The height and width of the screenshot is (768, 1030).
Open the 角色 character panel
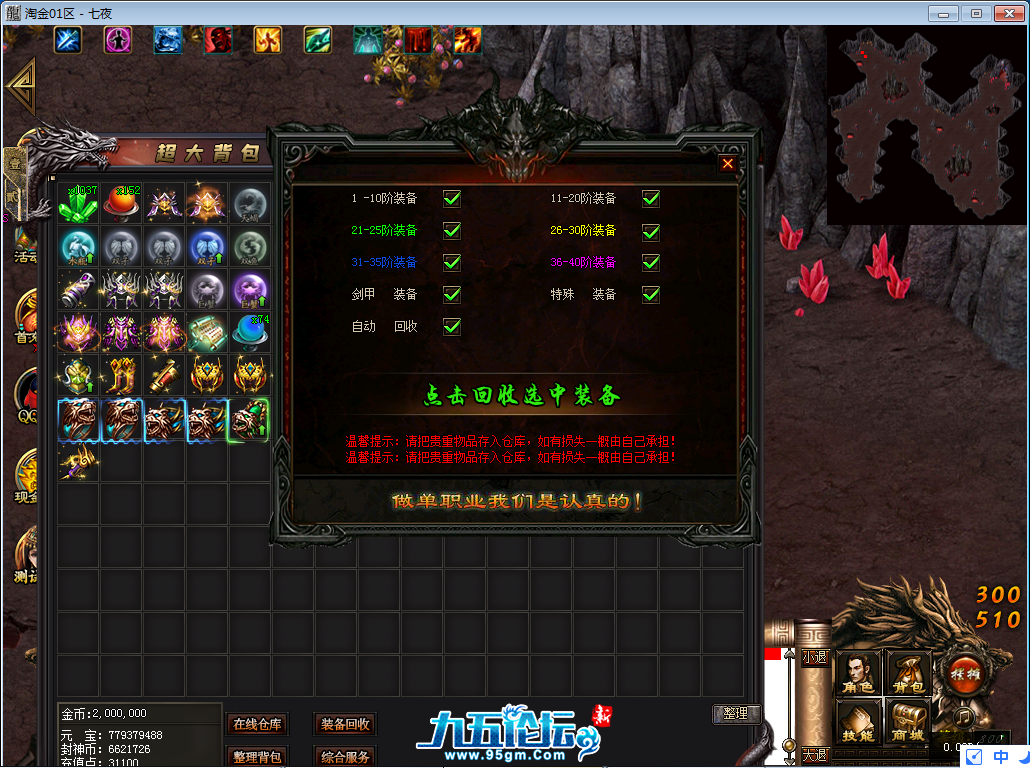click(x=857, y=673)
